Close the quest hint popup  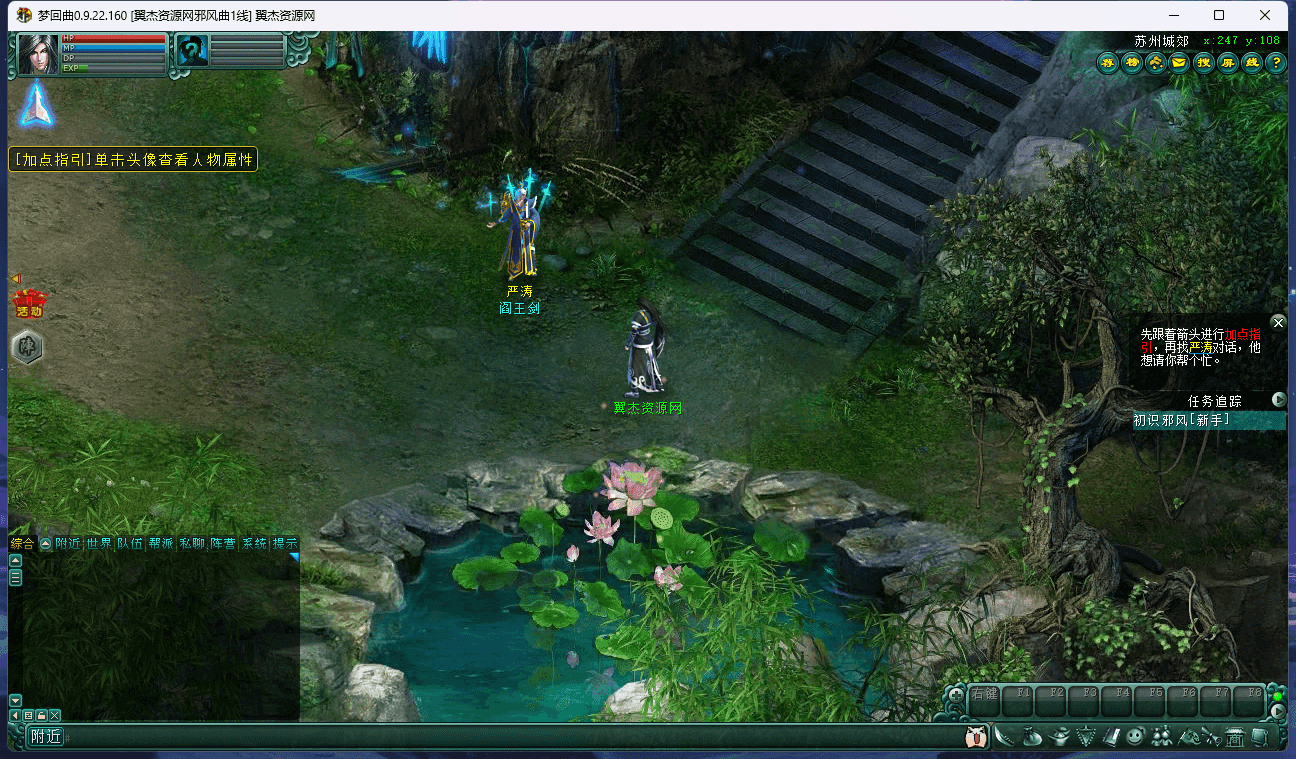(x=1278, y=323)
